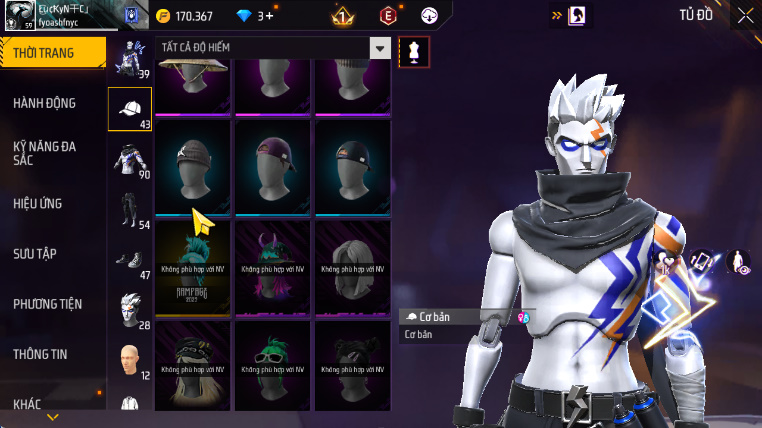This screenshot has height=428, width=762.
Task: Switch to the Phương Tiện tab
Action: point(48,304)
